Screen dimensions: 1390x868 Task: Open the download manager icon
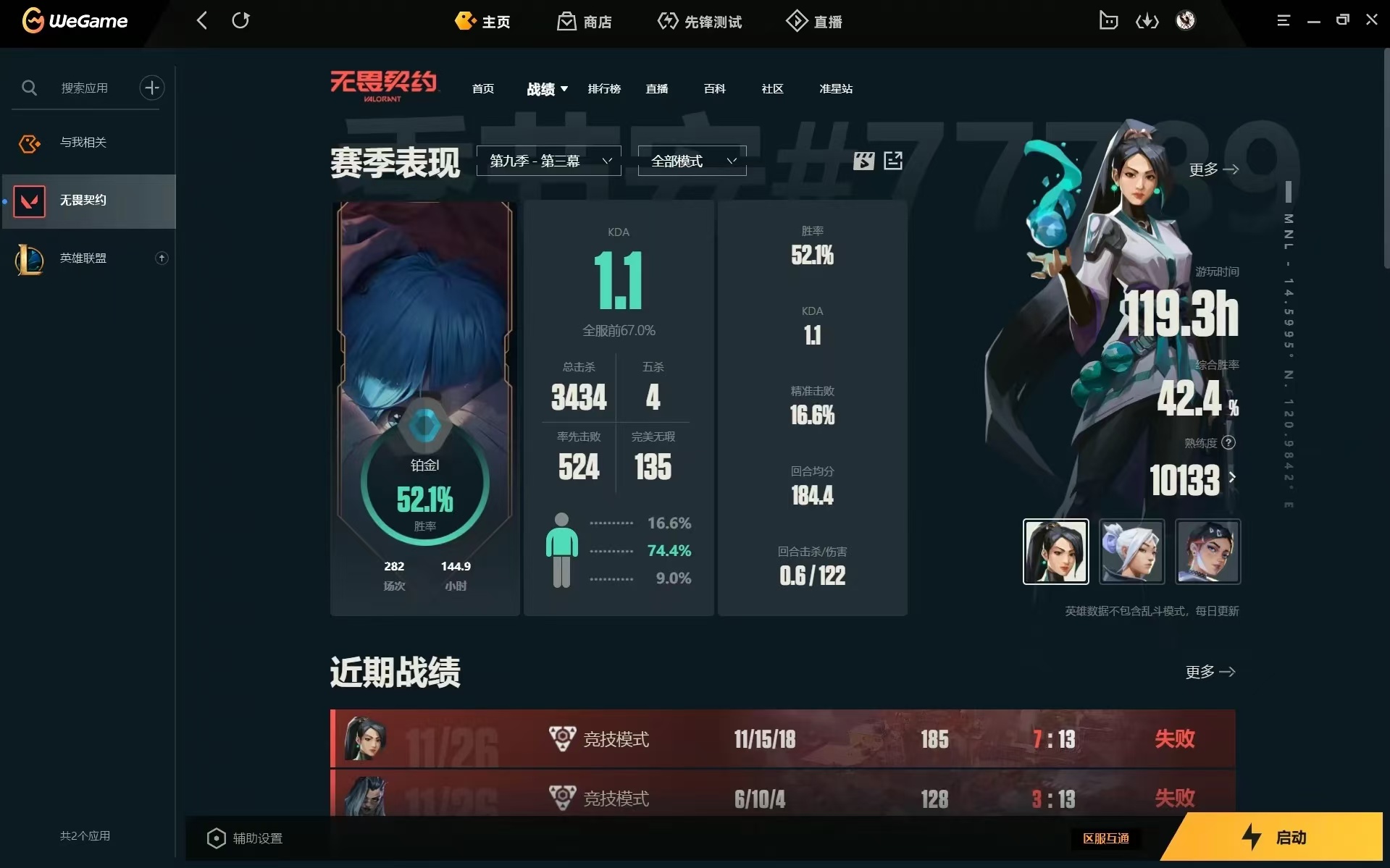tap(1147, 20)
